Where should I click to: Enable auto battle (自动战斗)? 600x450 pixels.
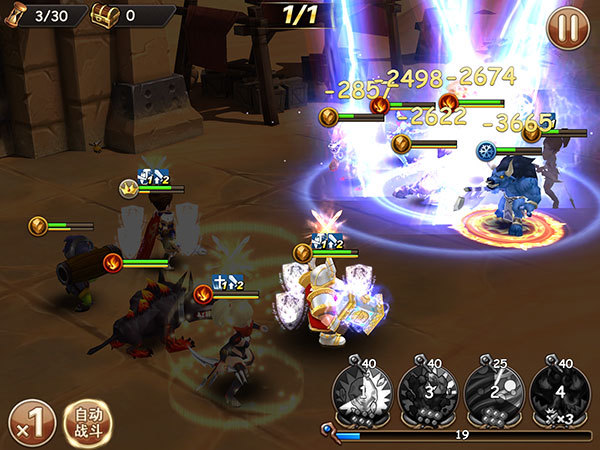coord(88,421)
